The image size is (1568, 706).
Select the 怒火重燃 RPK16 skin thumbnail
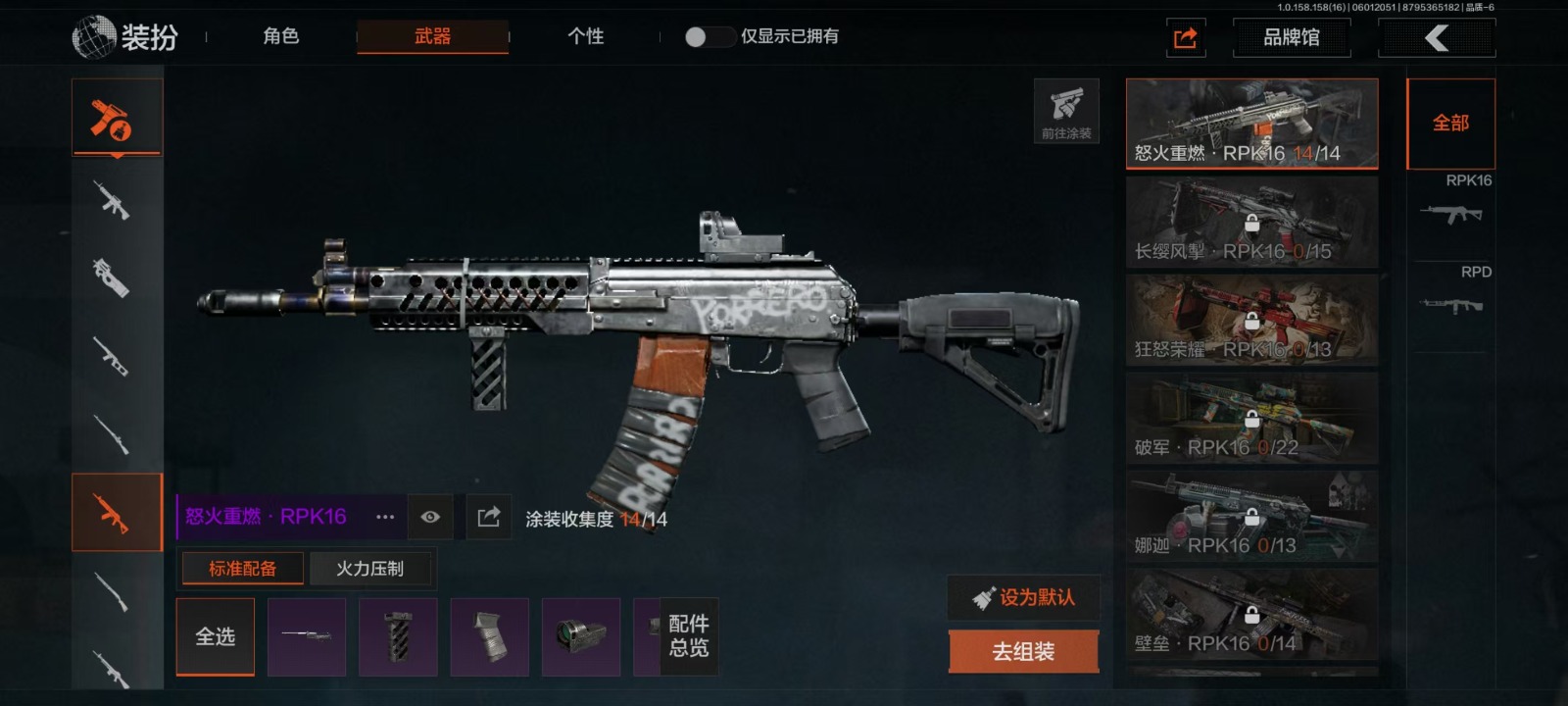[x=1251, y=124]
